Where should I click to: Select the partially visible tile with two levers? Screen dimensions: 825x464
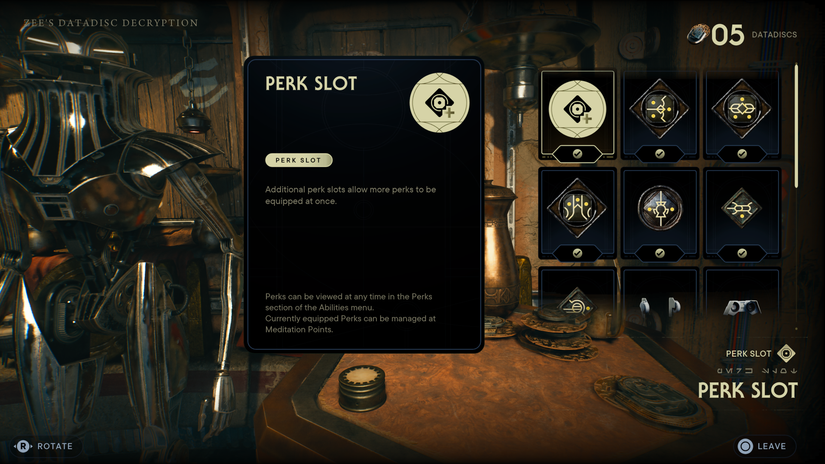coord(660,295)
